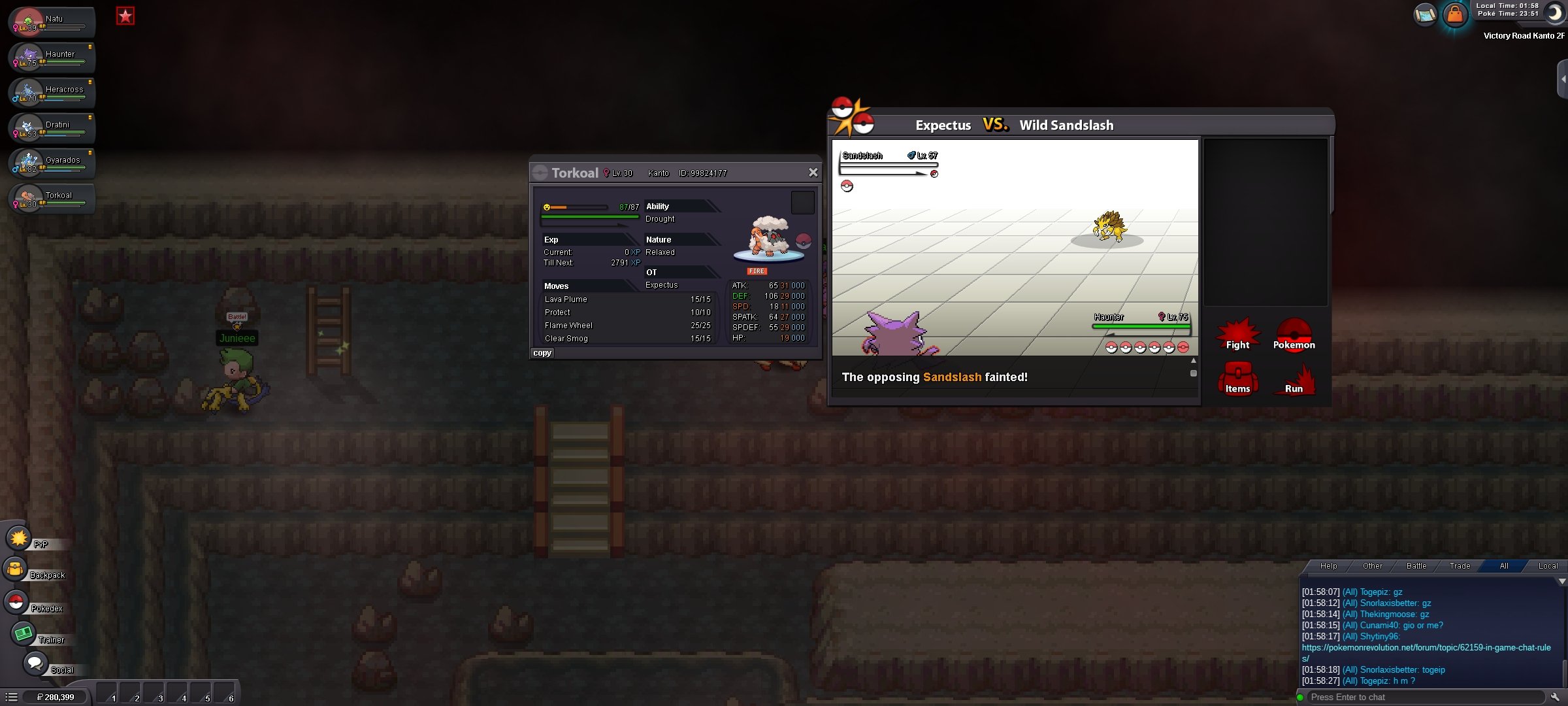Viewport: 1568px width, 706px height.
Task: Switch chat to the Trade tab
Action: click(x=1460, y=566)
